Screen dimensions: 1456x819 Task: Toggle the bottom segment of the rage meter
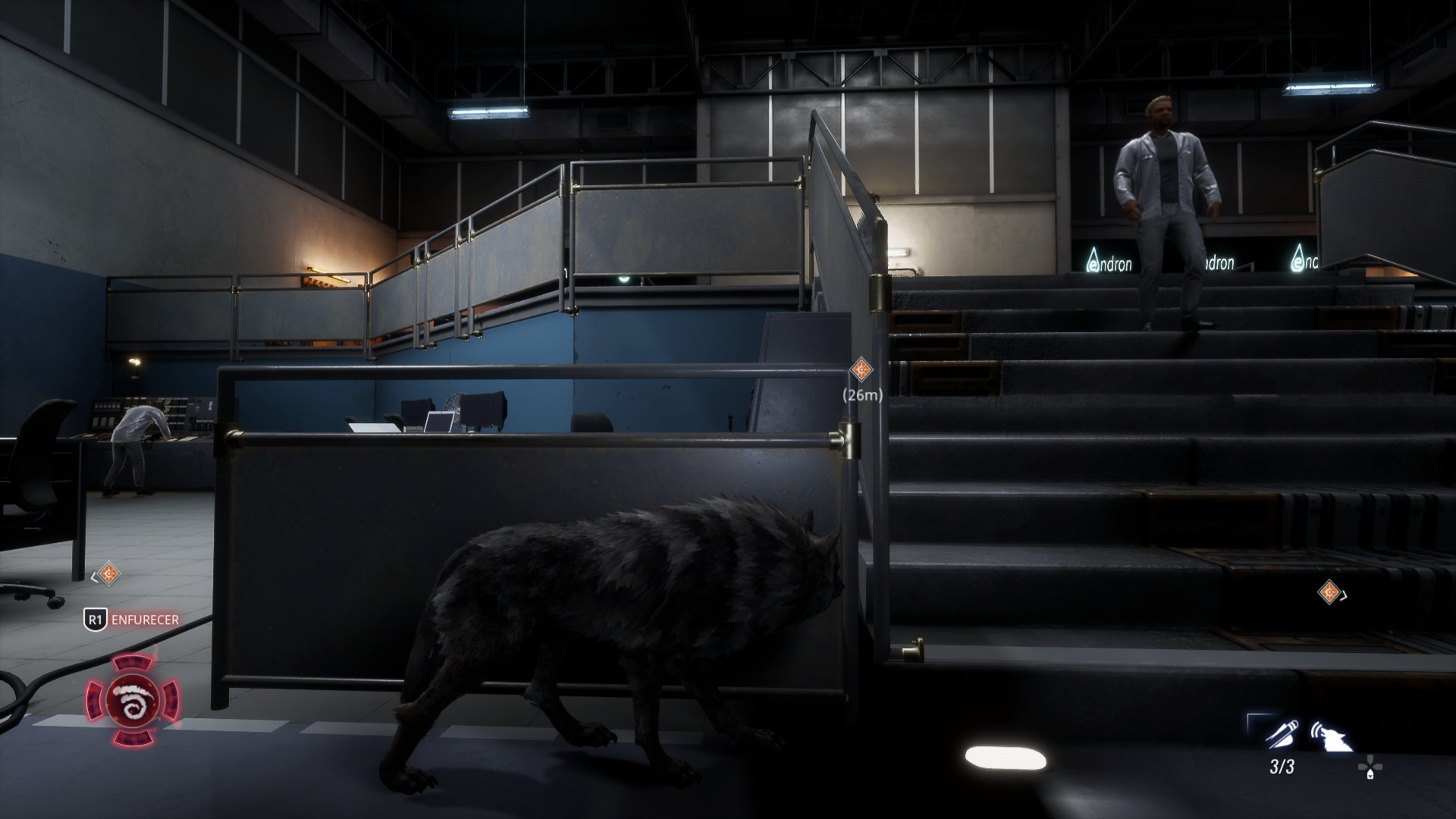[133, 738]
